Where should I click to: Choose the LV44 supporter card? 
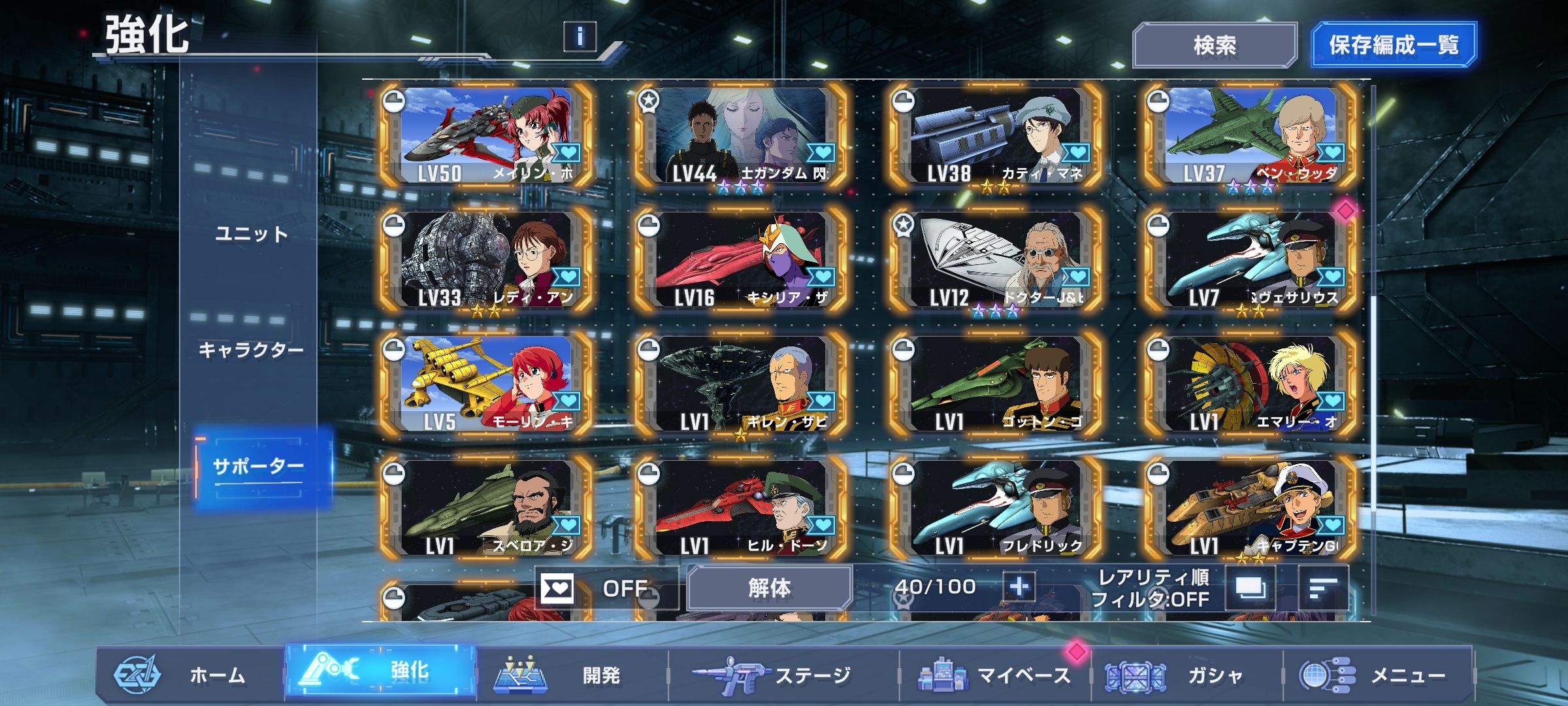coord(741,136)
